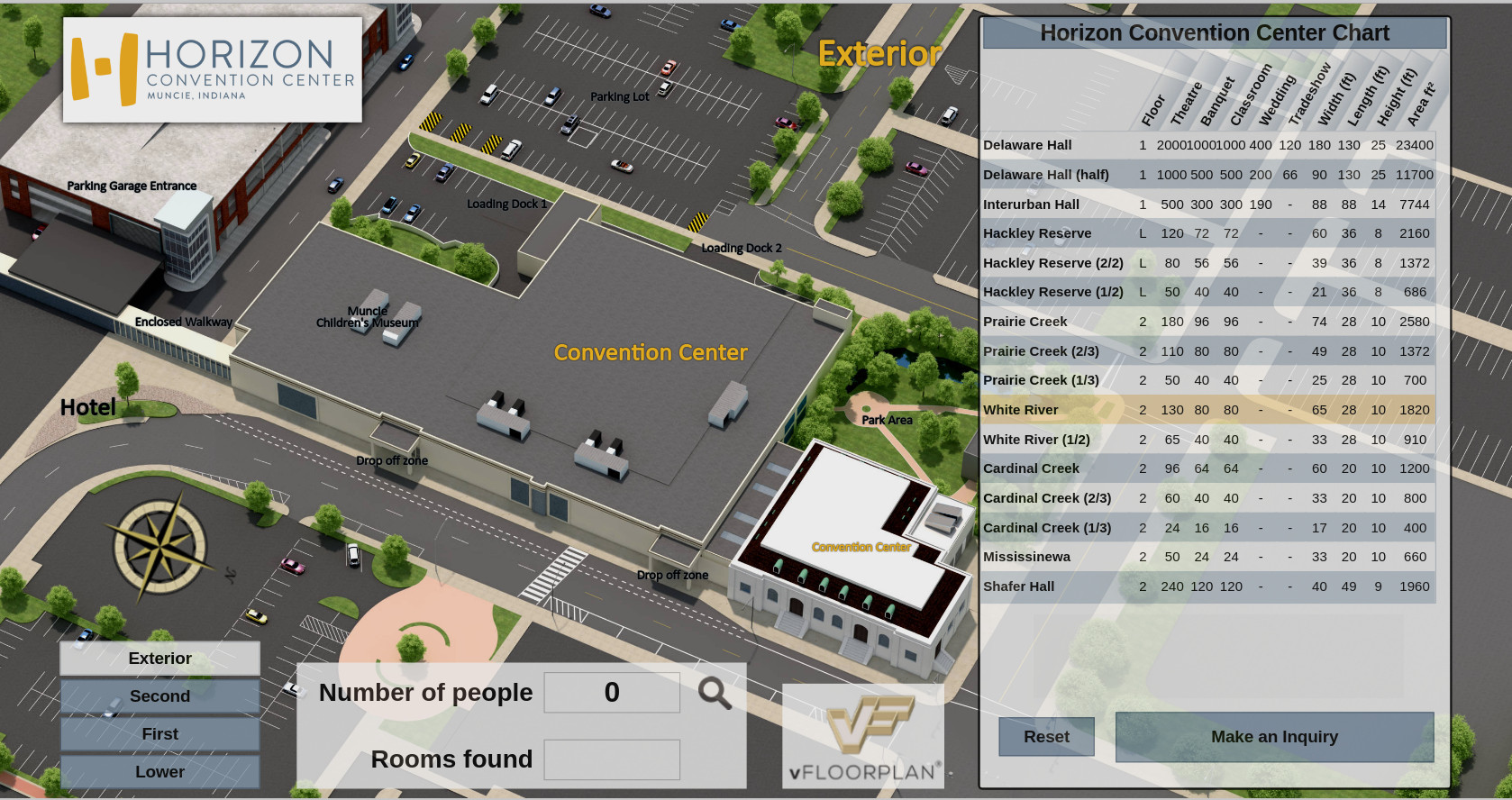This screenshot has height=800, width=1512.
Task: Show the Second floor plan
Action: tap(159, 696)
